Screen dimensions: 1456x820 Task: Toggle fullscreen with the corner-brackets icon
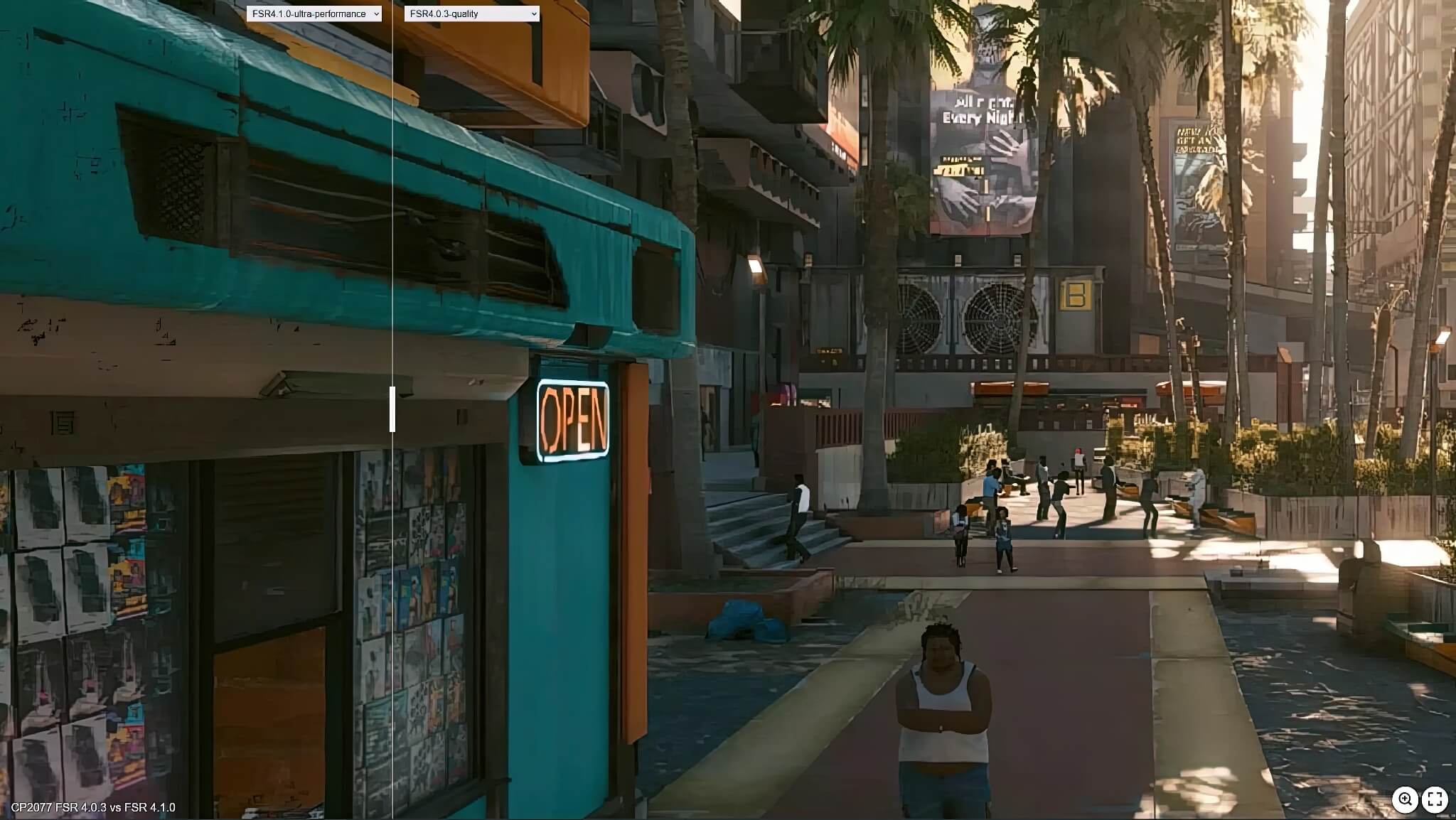tap(1435, 799)
